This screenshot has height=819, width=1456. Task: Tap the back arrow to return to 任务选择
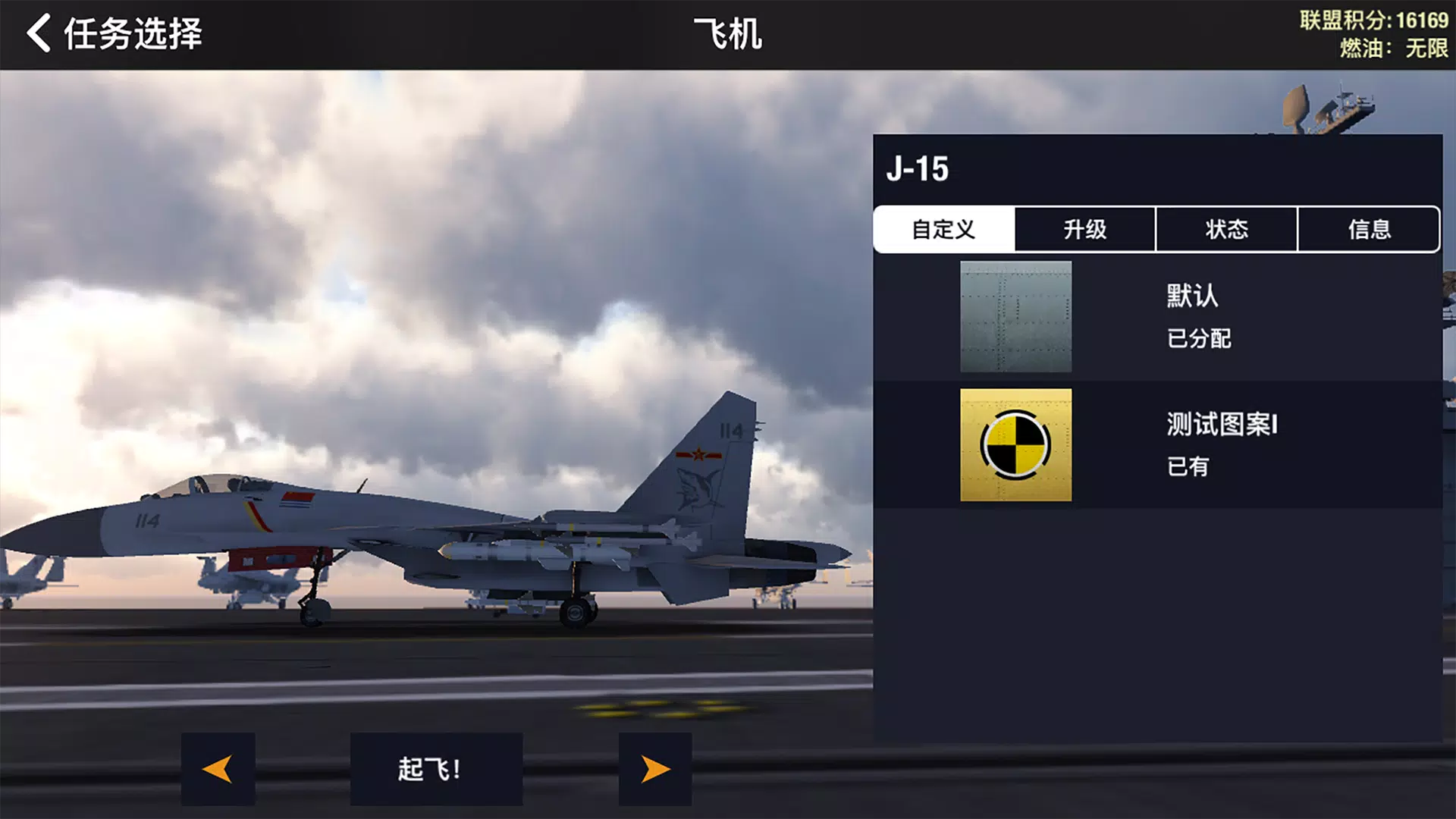(x=37, y=33)
